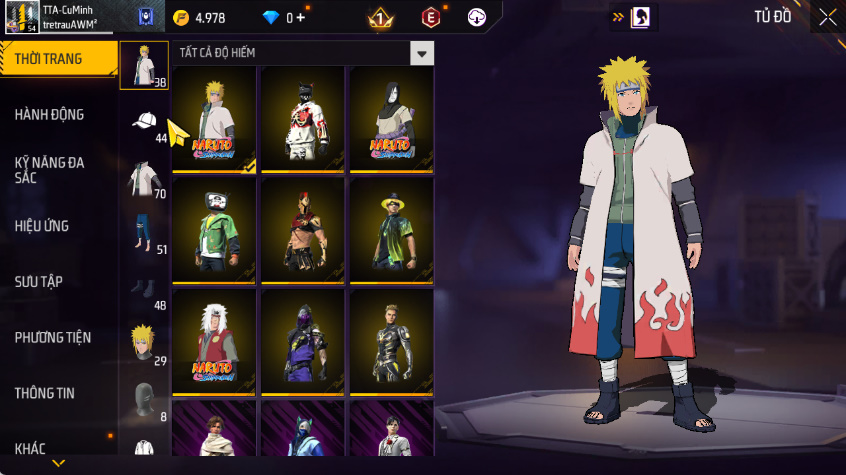
Task: Open the Thời Trang category
Action: click(49, 59)
